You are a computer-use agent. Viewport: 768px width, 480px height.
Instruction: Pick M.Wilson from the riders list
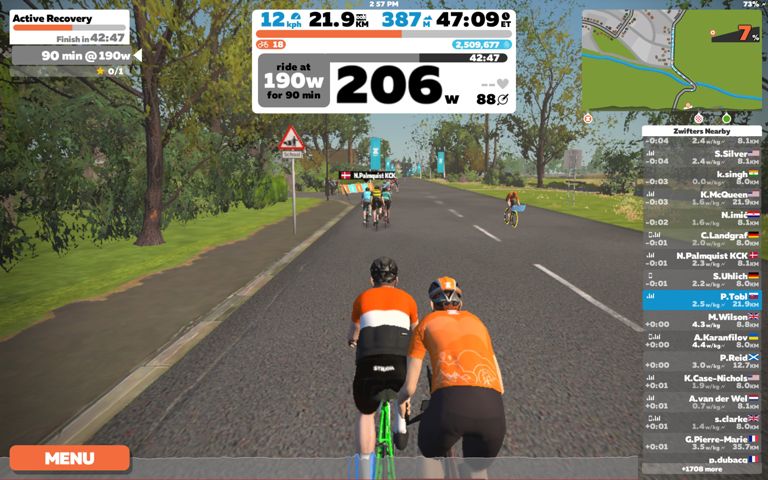pyautogui.click(x=701, y=320)
